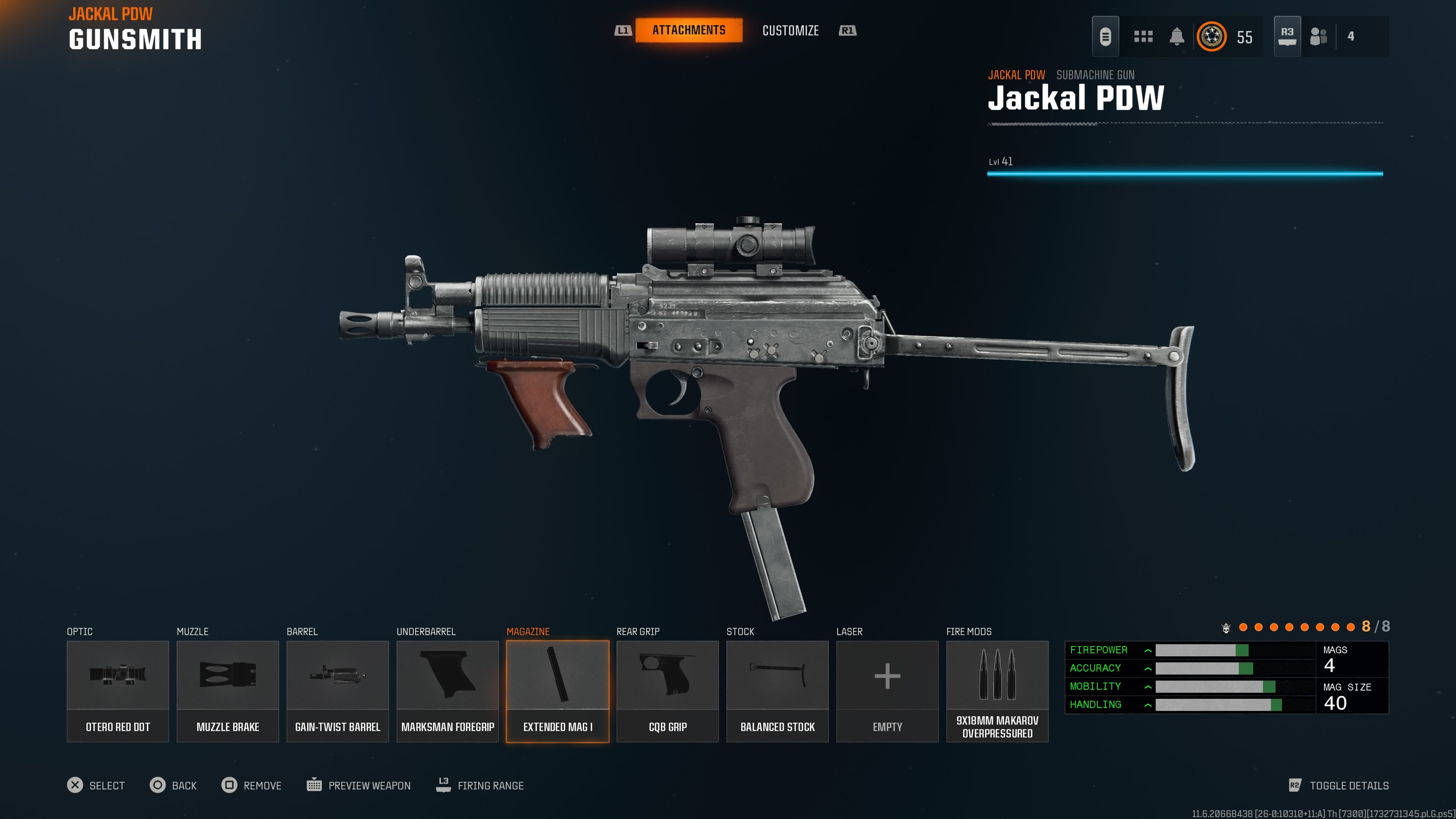Switch to the Customize tab
Image resolution: width=1456 pixels, height=819 pixels.
click(x=790, y=30)
